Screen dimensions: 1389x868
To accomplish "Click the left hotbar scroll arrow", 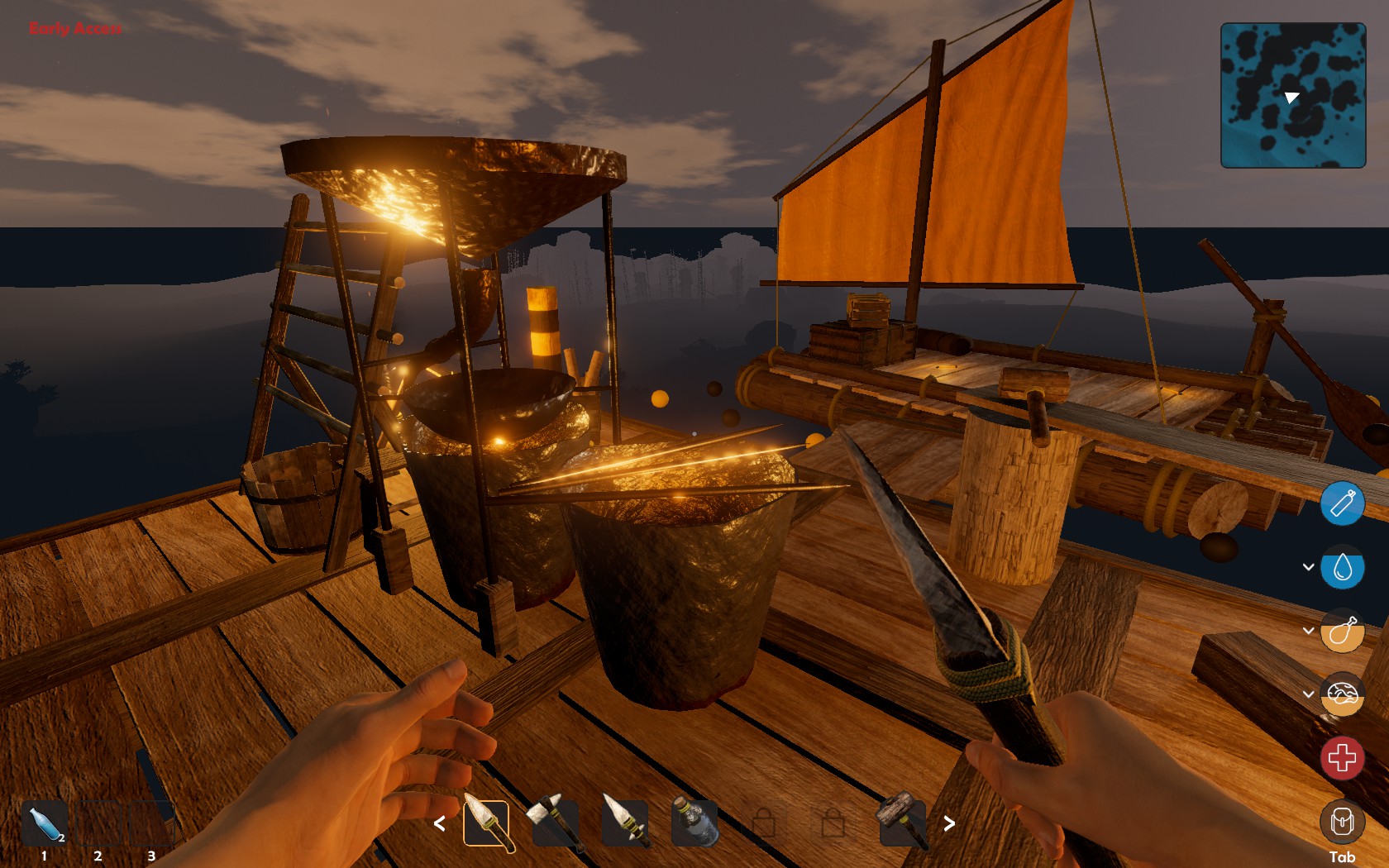I will click(441, 823).
